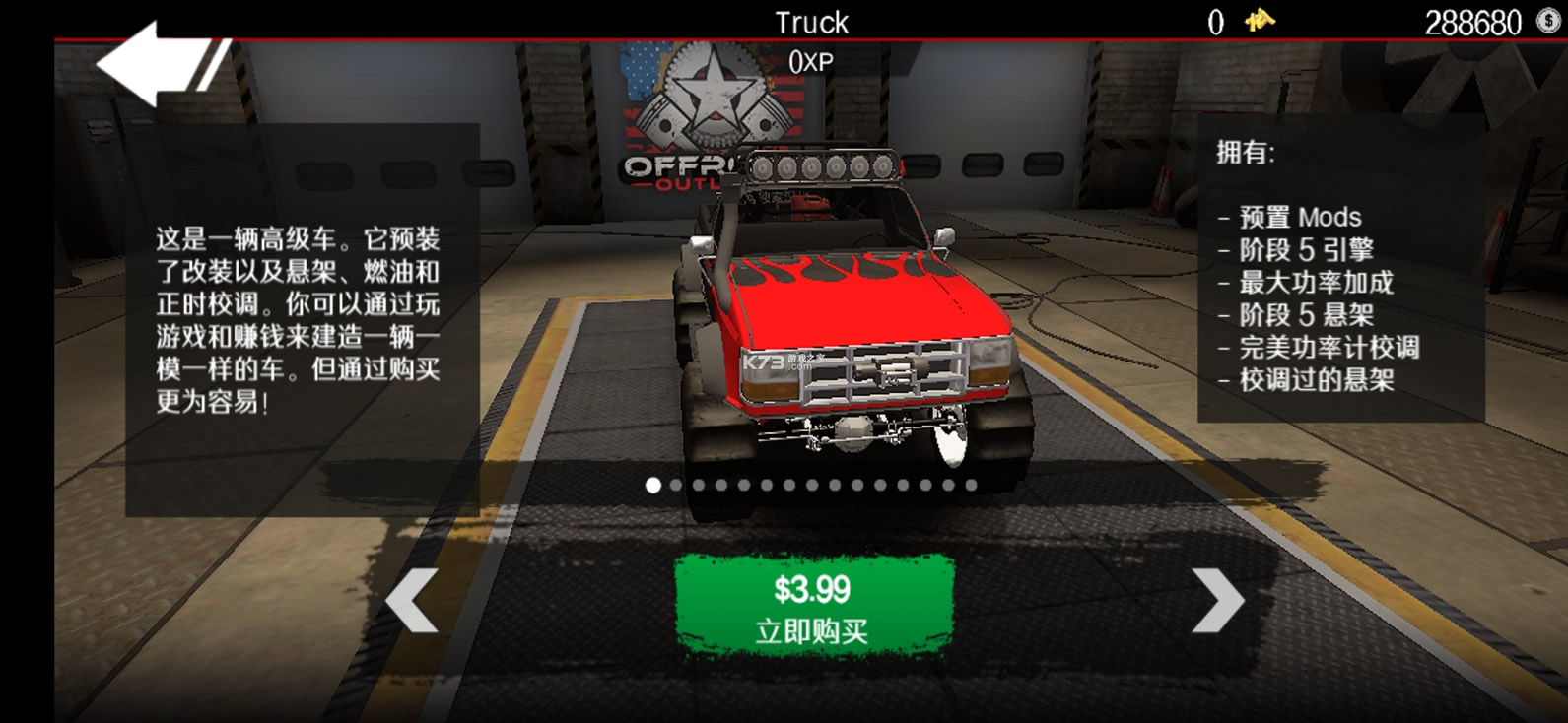The image size is (1568, 723).
Task: Buy the truck for $3.99
Action: point(813,606)
